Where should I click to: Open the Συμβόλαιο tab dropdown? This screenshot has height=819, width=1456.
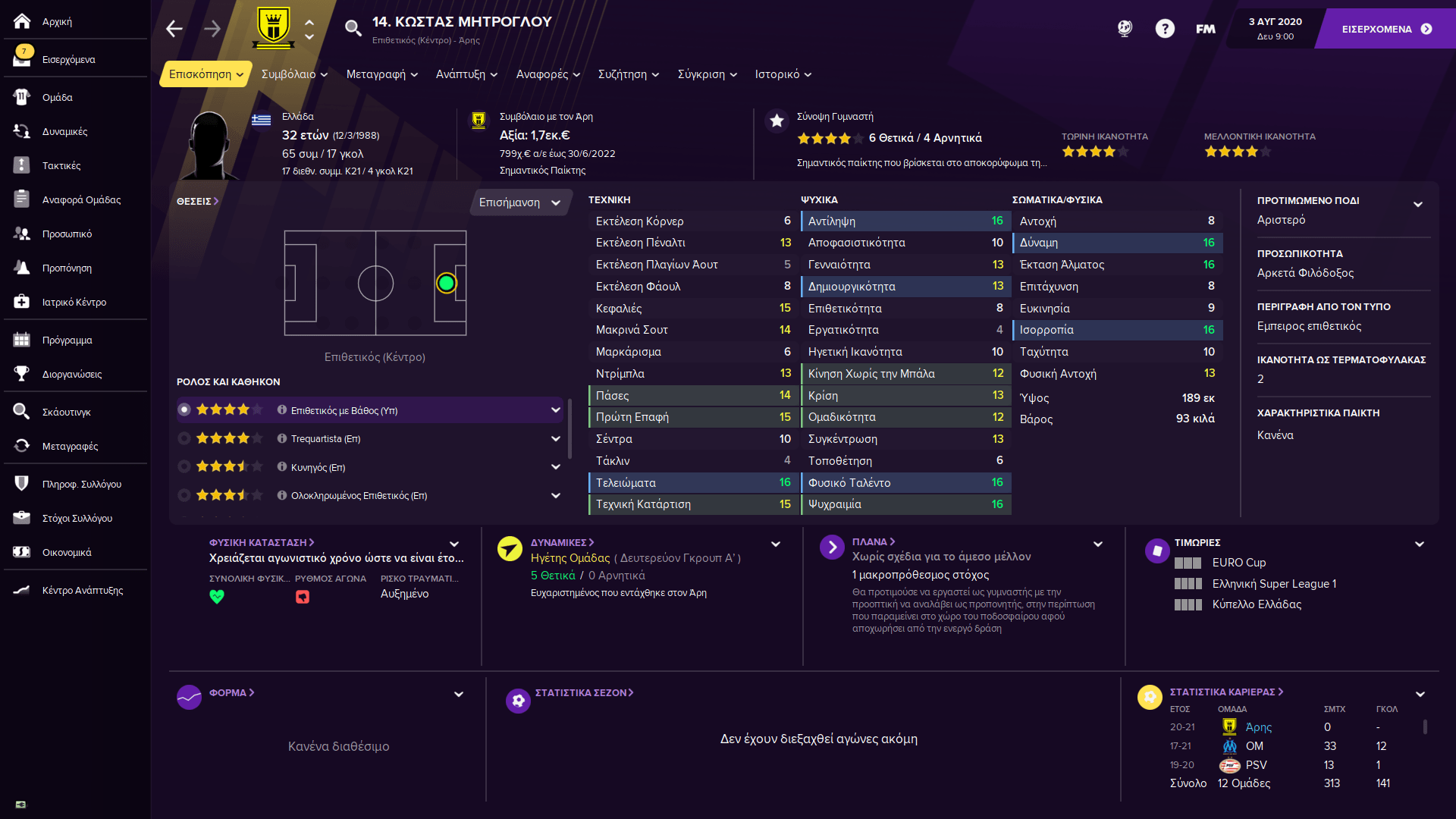(294, 74)
